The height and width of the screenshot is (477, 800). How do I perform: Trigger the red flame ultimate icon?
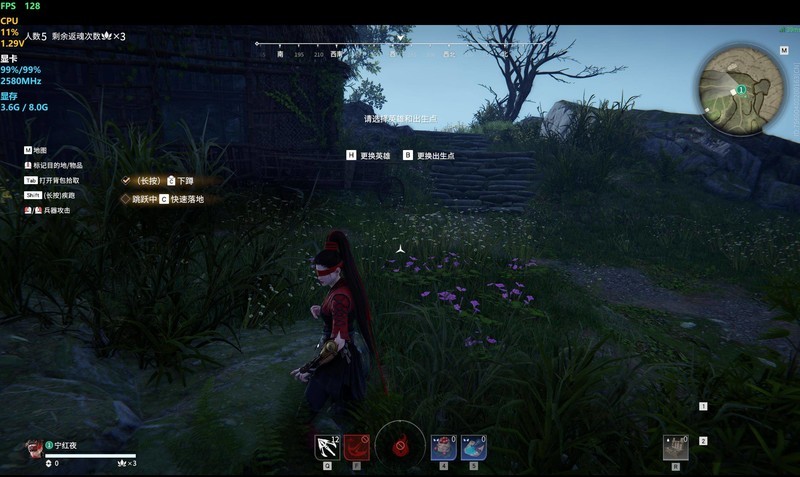[400, 443]
